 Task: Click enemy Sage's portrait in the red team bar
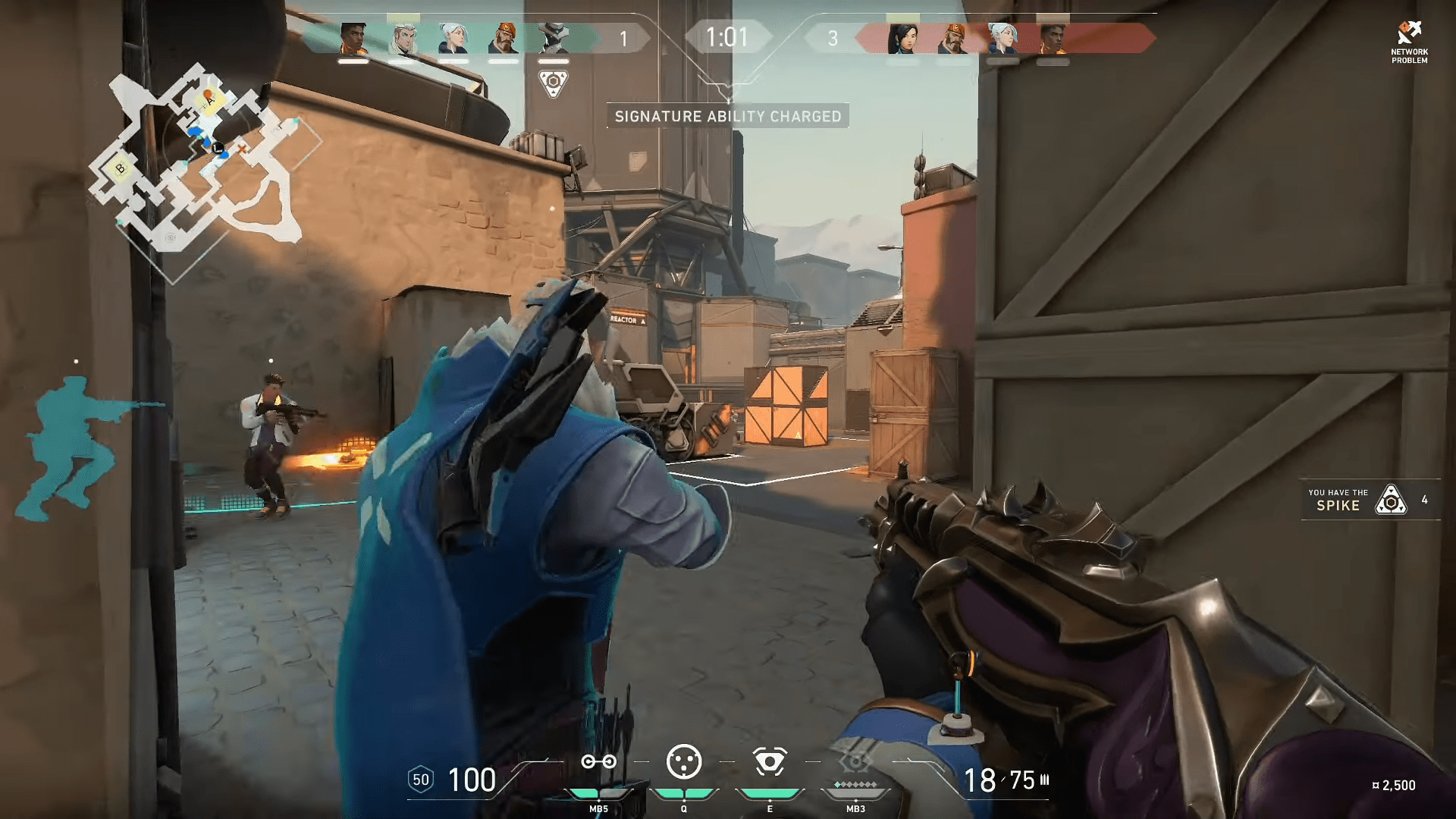902,38
